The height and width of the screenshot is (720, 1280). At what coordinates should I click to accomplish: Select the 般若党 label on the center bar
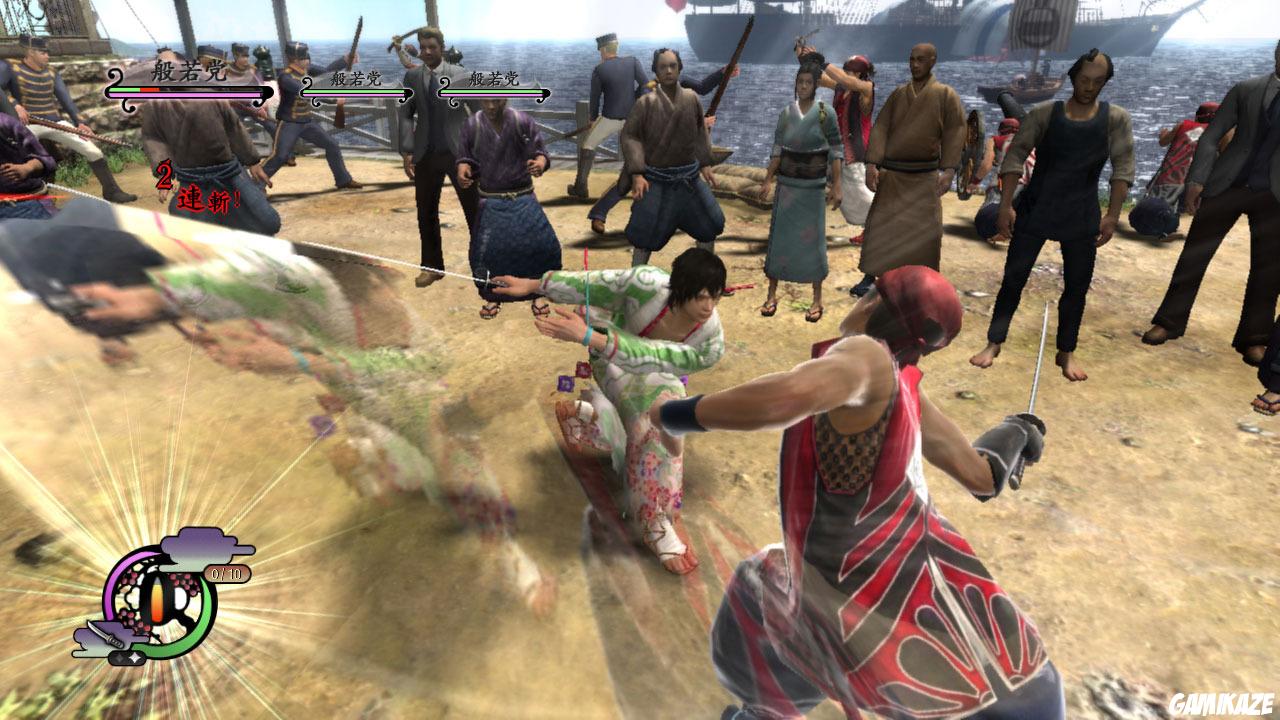click(356, 77)
